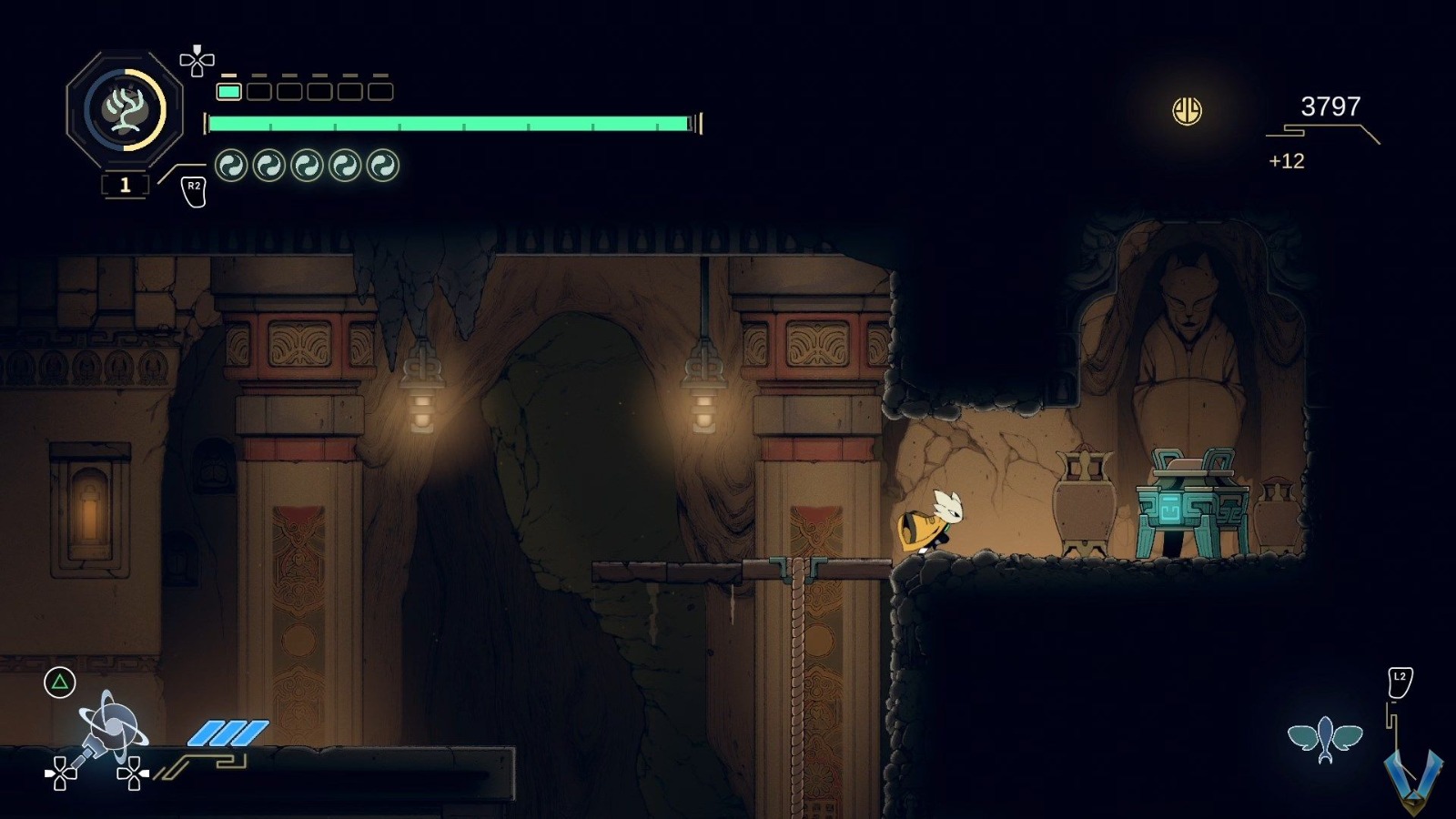Click the first yin-yang spirit orb

tap(229, 166)
